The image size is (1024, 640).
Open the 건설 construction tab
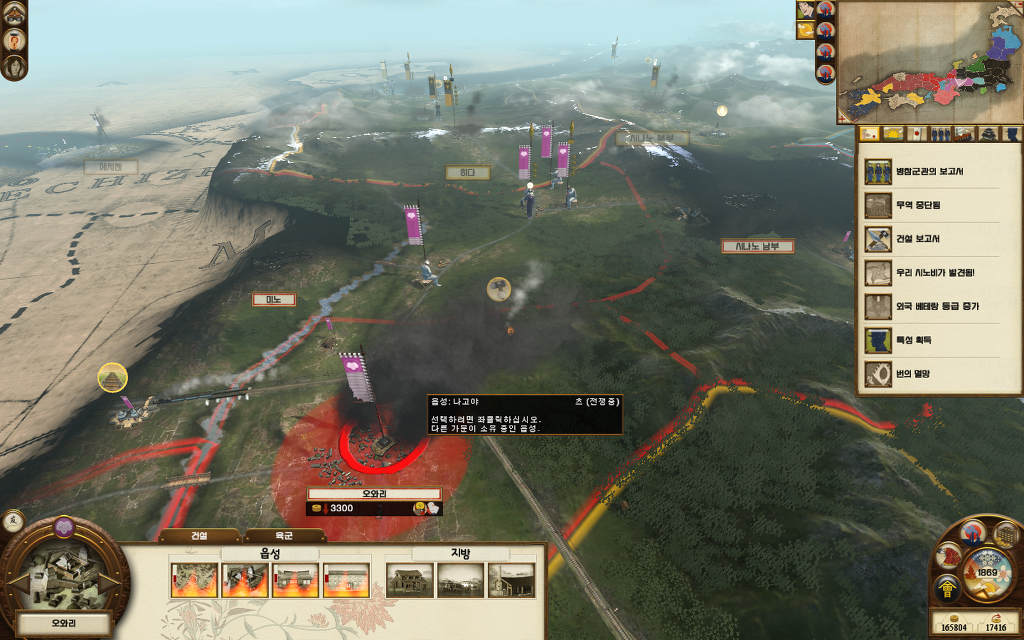click(199, 535)
